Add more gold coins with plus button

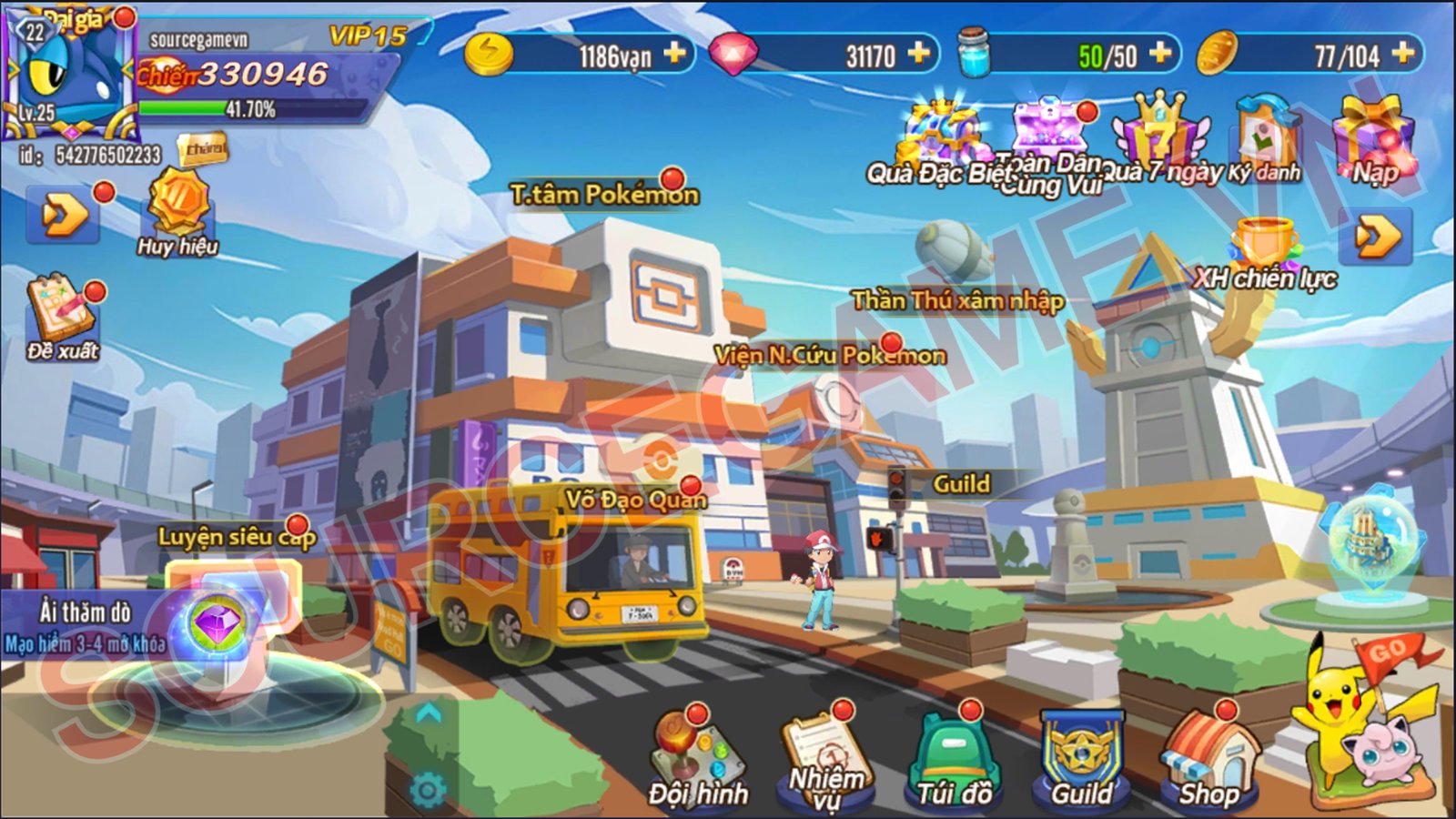[x=675, y=54]
